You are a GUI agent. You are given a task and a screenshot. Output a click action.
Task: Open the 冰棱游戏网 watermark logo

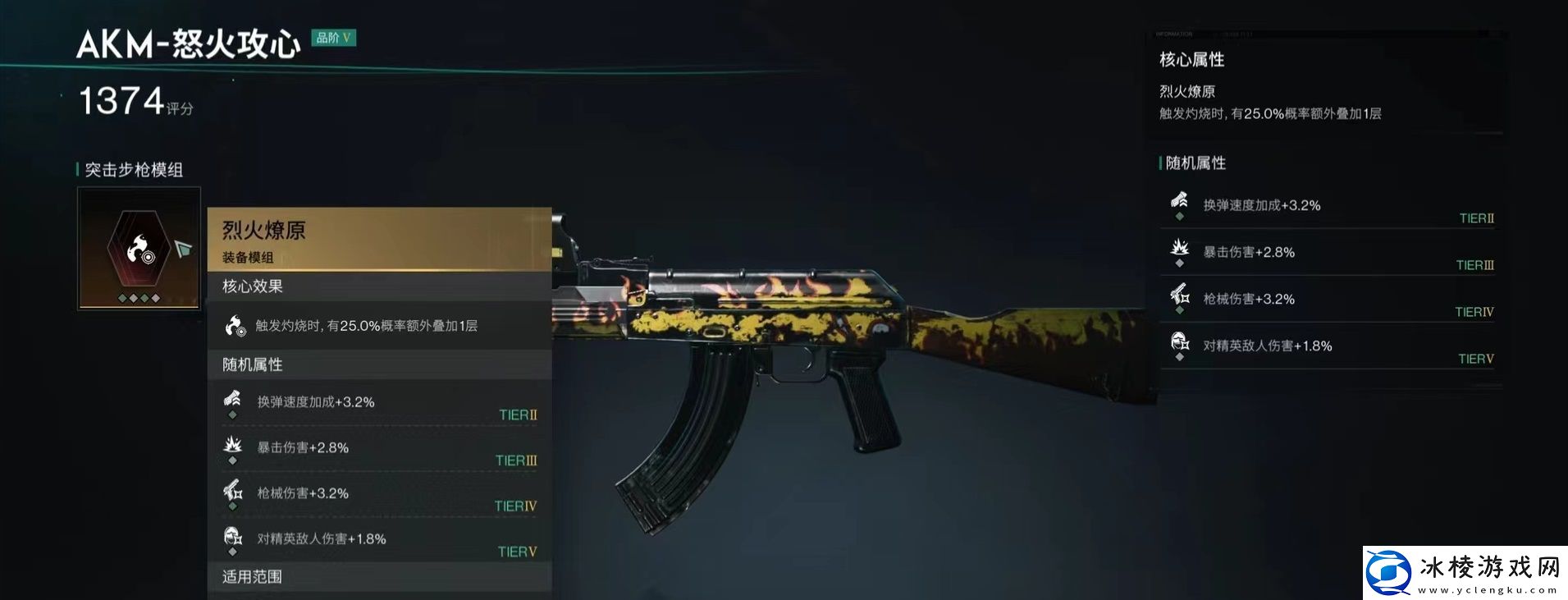[x=1464, y=571]
